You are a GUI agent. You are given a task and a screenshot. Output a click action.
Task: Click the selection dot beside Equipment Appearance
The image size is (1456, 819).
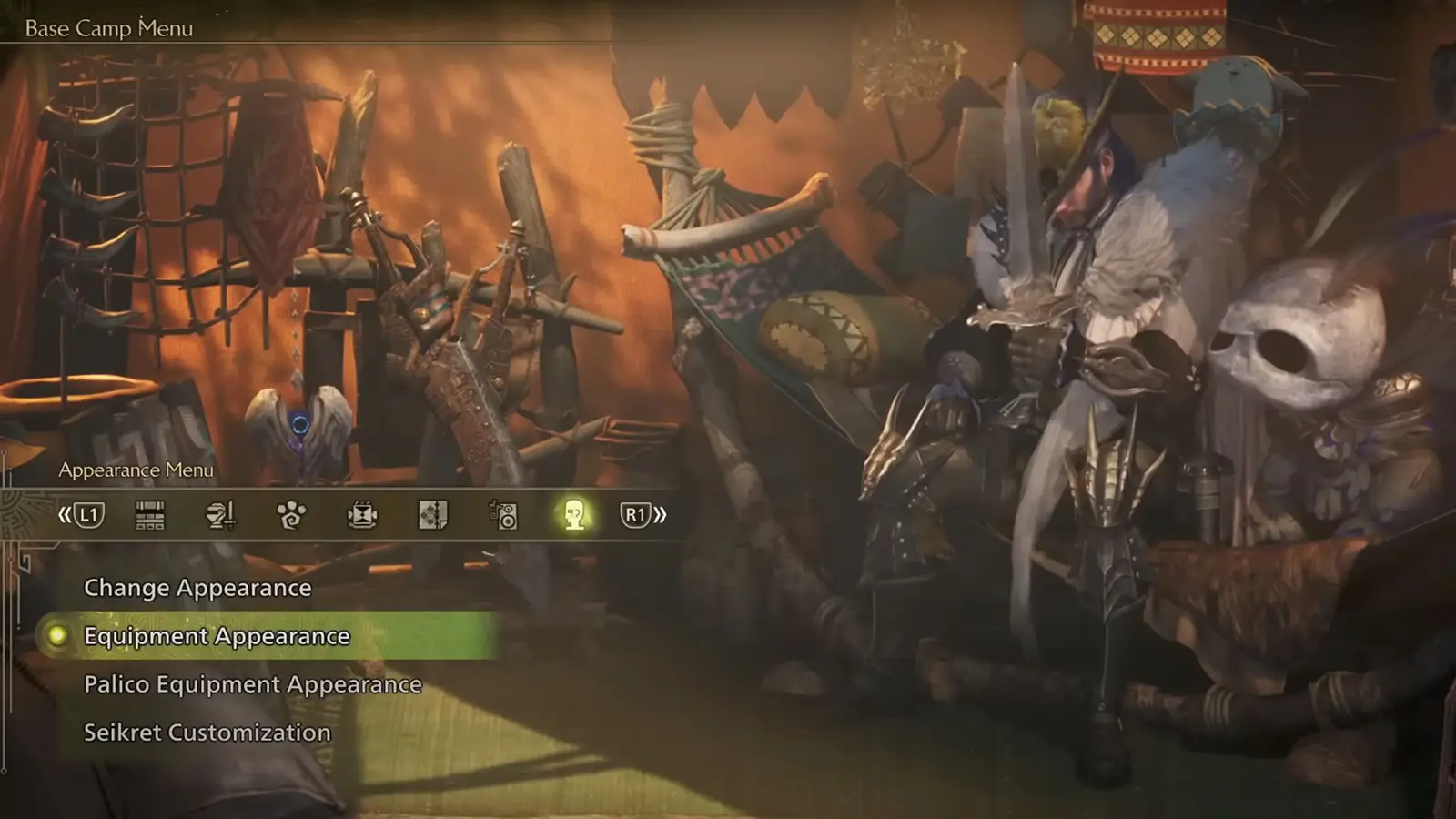pyautogui.click(x=57, y=636)
